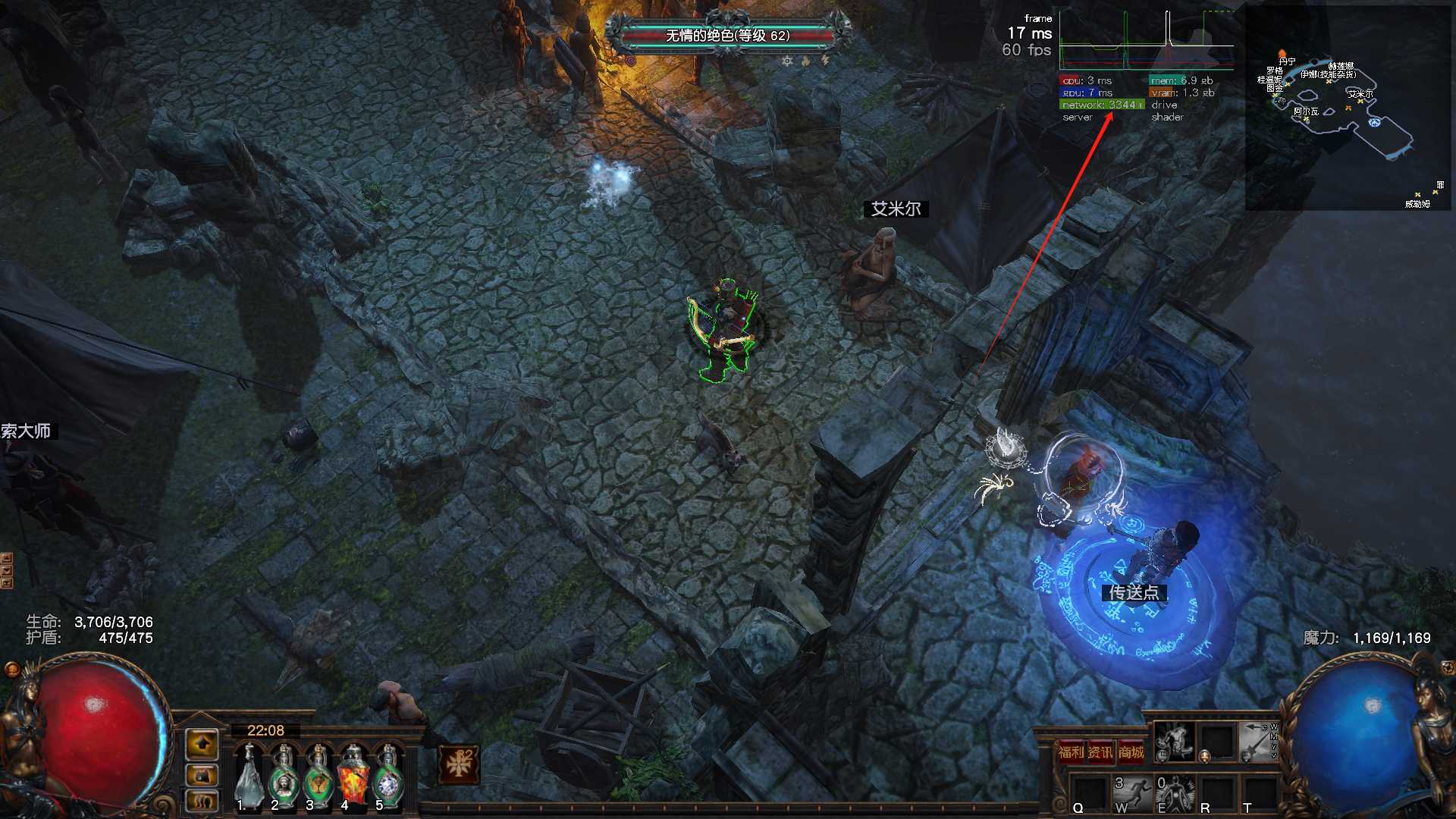This screenshot has width=1456, height=819.
Task: Select the muscular torso attack skill slot
Action: [x=1175, y=742]
